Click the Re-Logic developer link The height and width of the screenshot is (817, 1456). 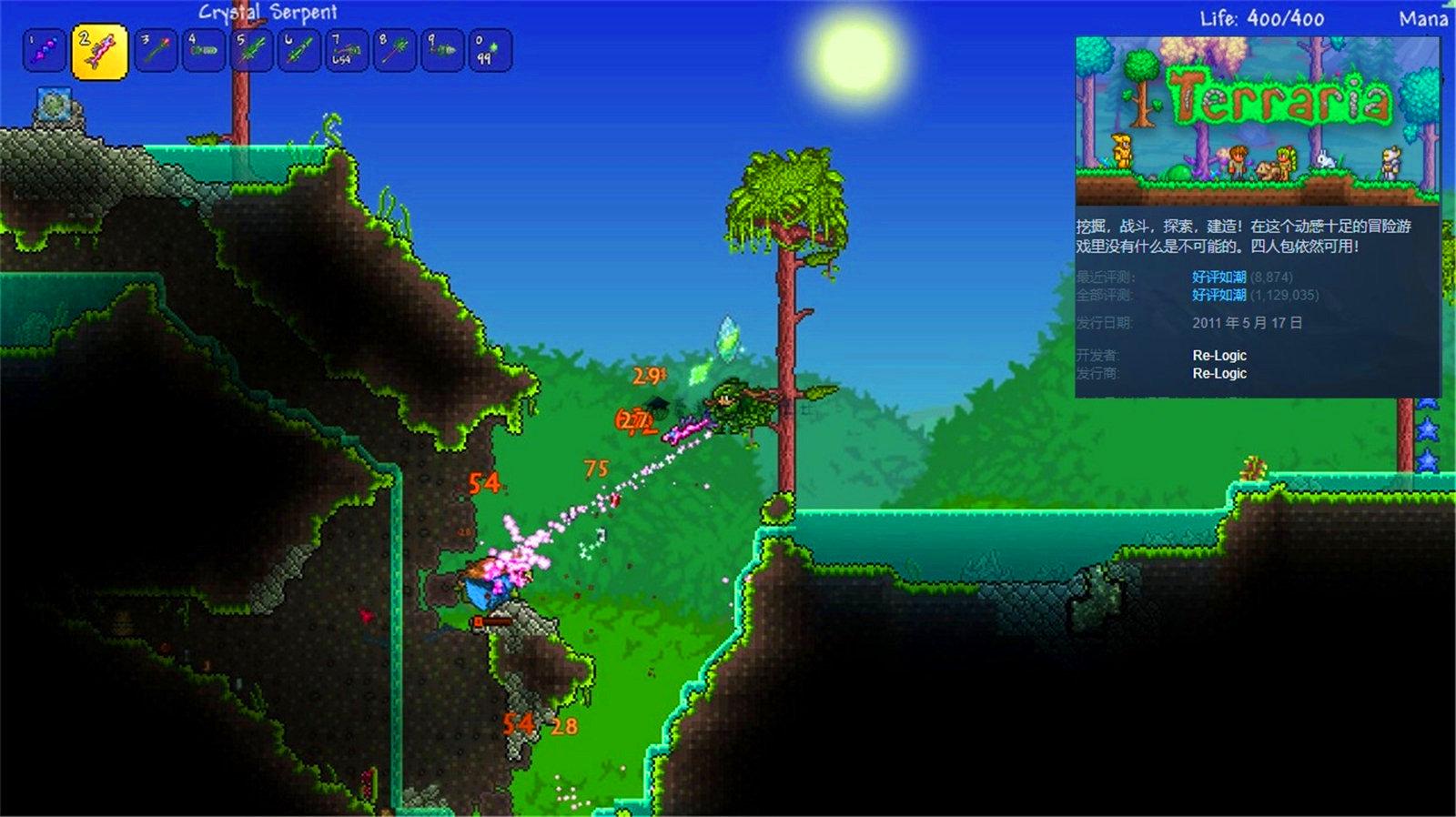(1219, 355)
